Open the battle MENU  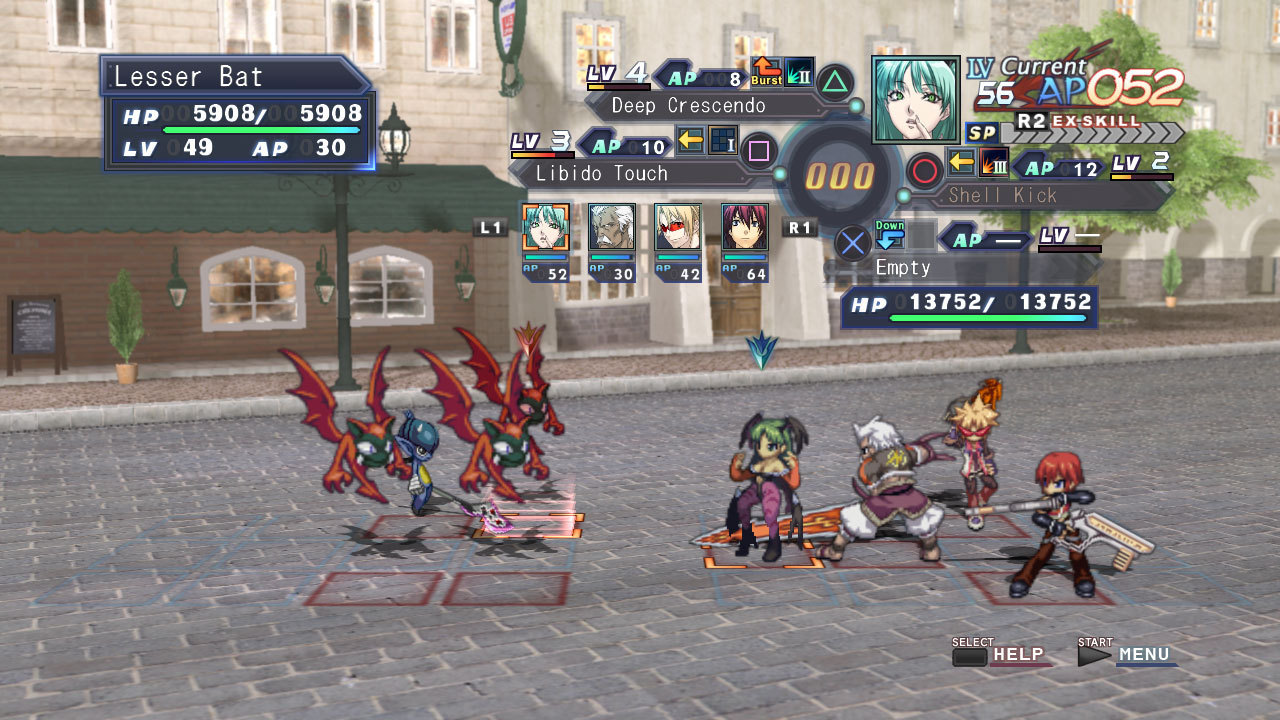[x=1143, y=655]
